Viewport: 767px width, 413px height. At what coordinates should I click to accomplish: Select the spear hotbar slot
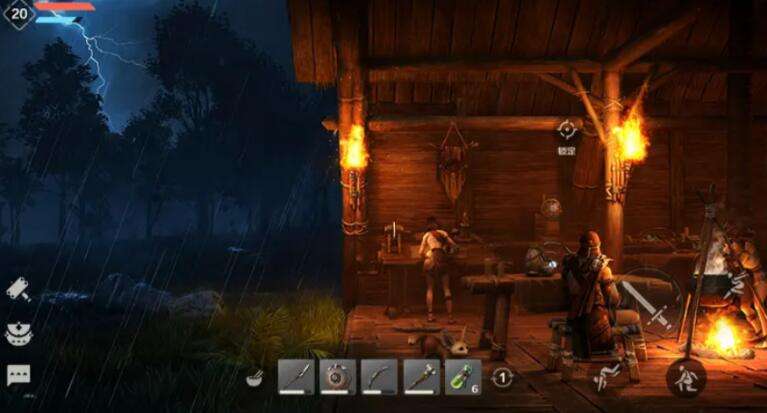click(x=296, y=377)
